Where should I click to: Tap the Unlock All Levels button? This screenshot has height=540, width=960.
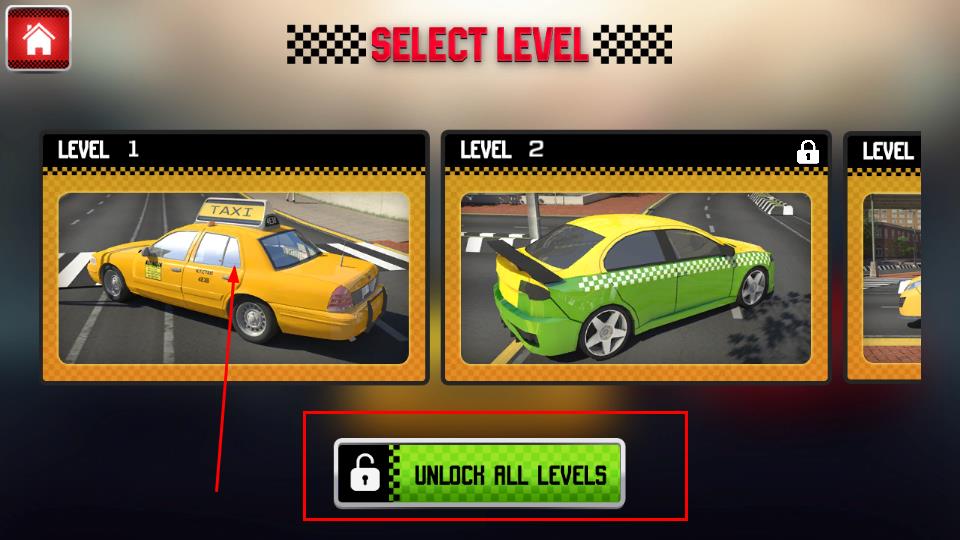[479, 474]
